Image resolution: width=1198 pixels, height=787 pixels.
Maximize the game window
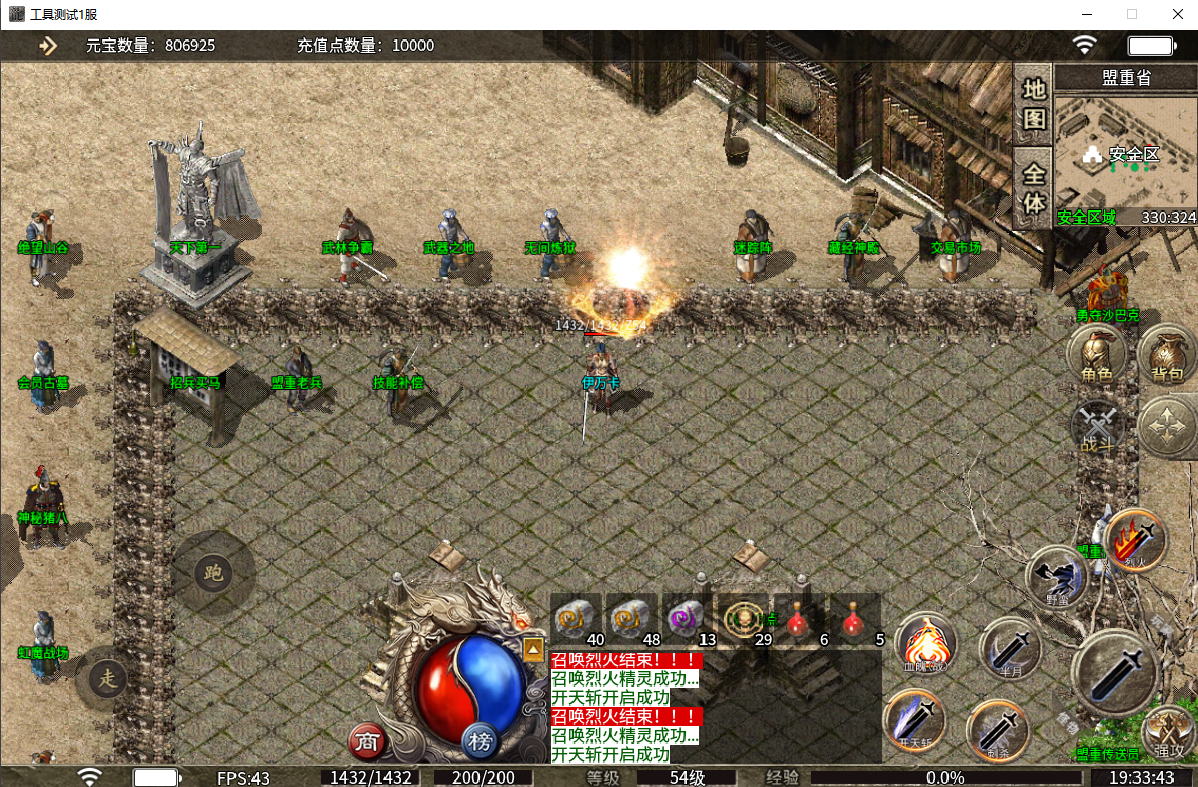[1132, 14]
